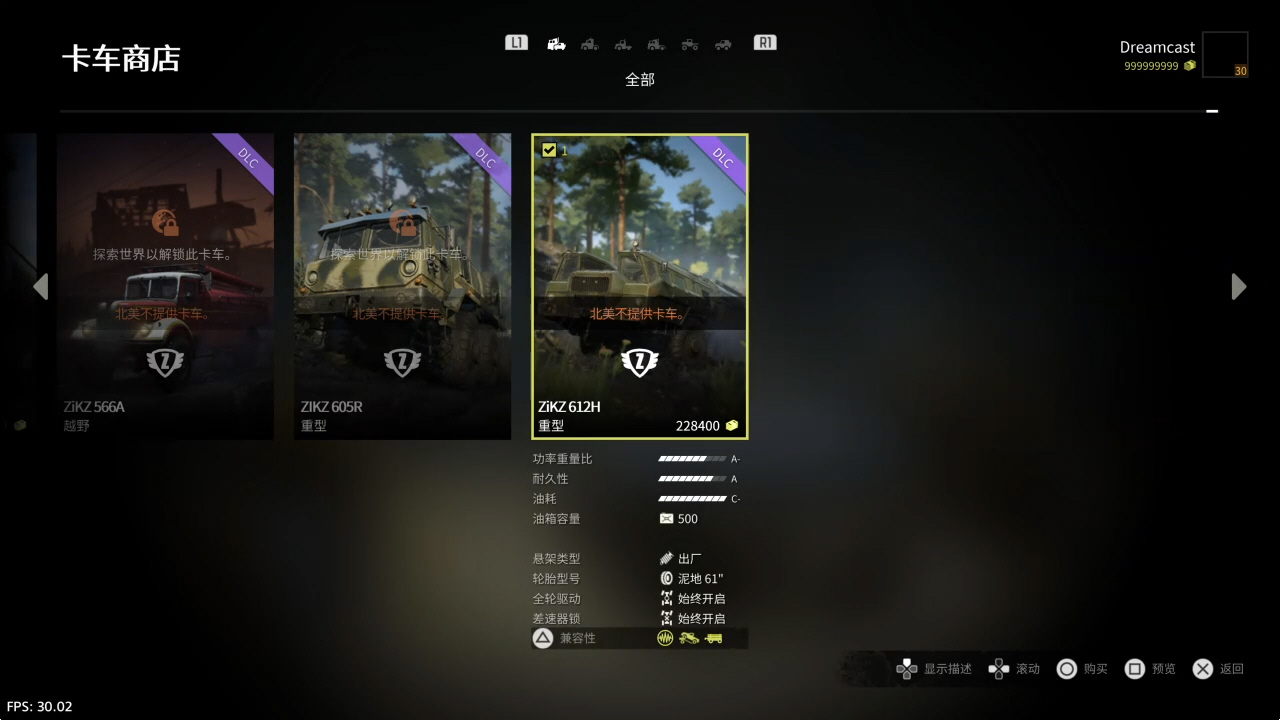Viewport: 1280px width, 720px height.
Task: Click the left arrow to browse previous trucks
Action: coord(40,287)
